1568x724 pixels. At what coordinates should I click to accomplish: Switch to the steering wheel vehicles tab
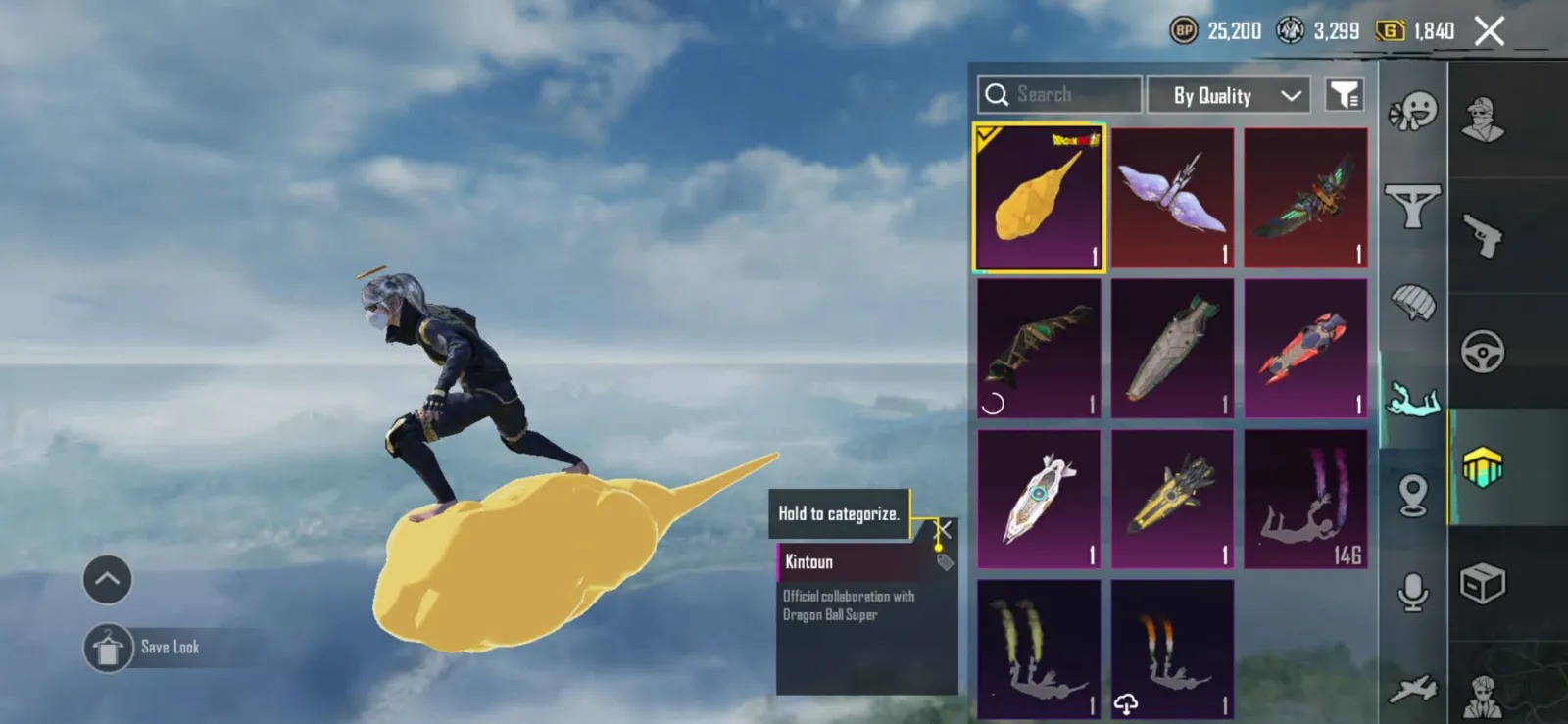click(1483, 352)
